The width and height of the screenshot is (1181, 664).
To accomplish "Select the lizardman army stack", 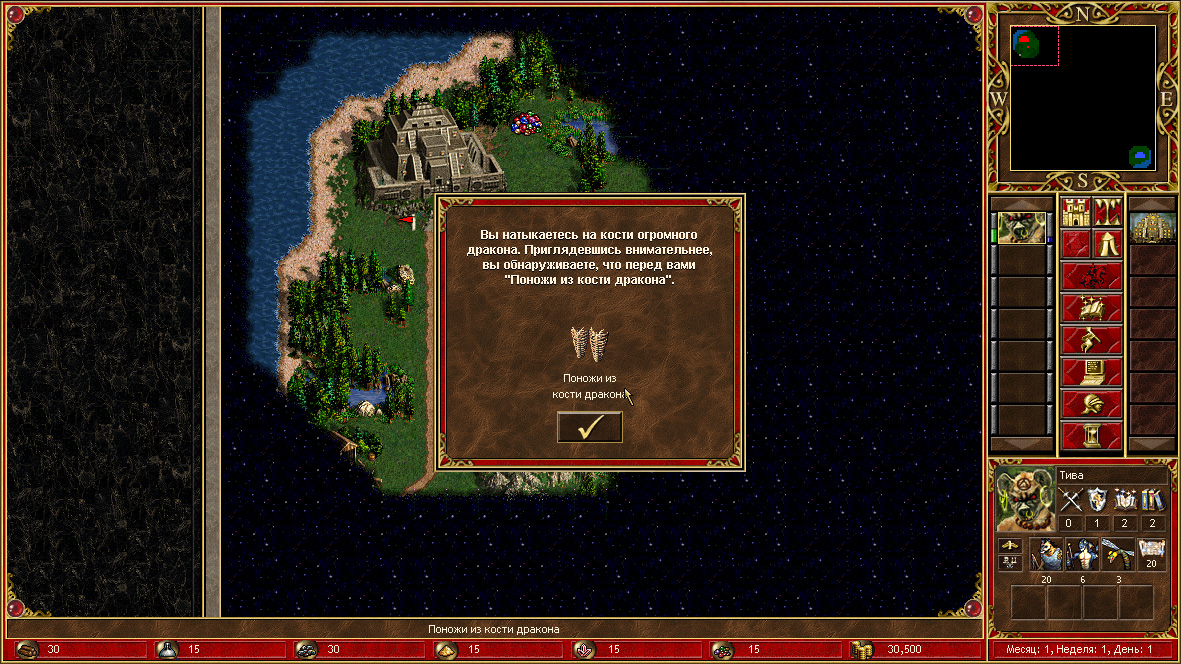I will [1081, 553].
